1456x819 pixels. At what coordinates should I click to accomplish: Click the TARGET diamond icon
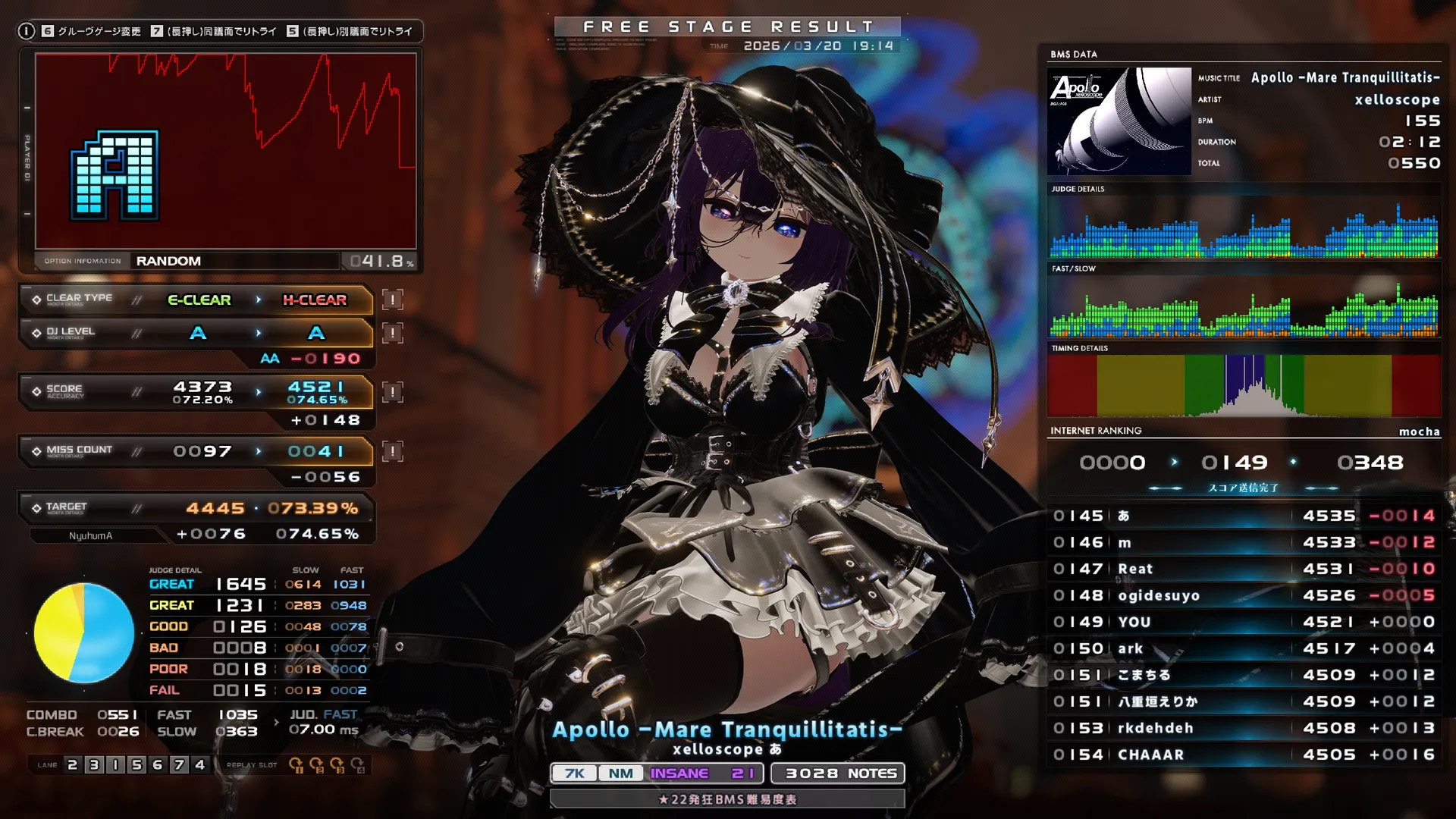[x=37, y=507]
